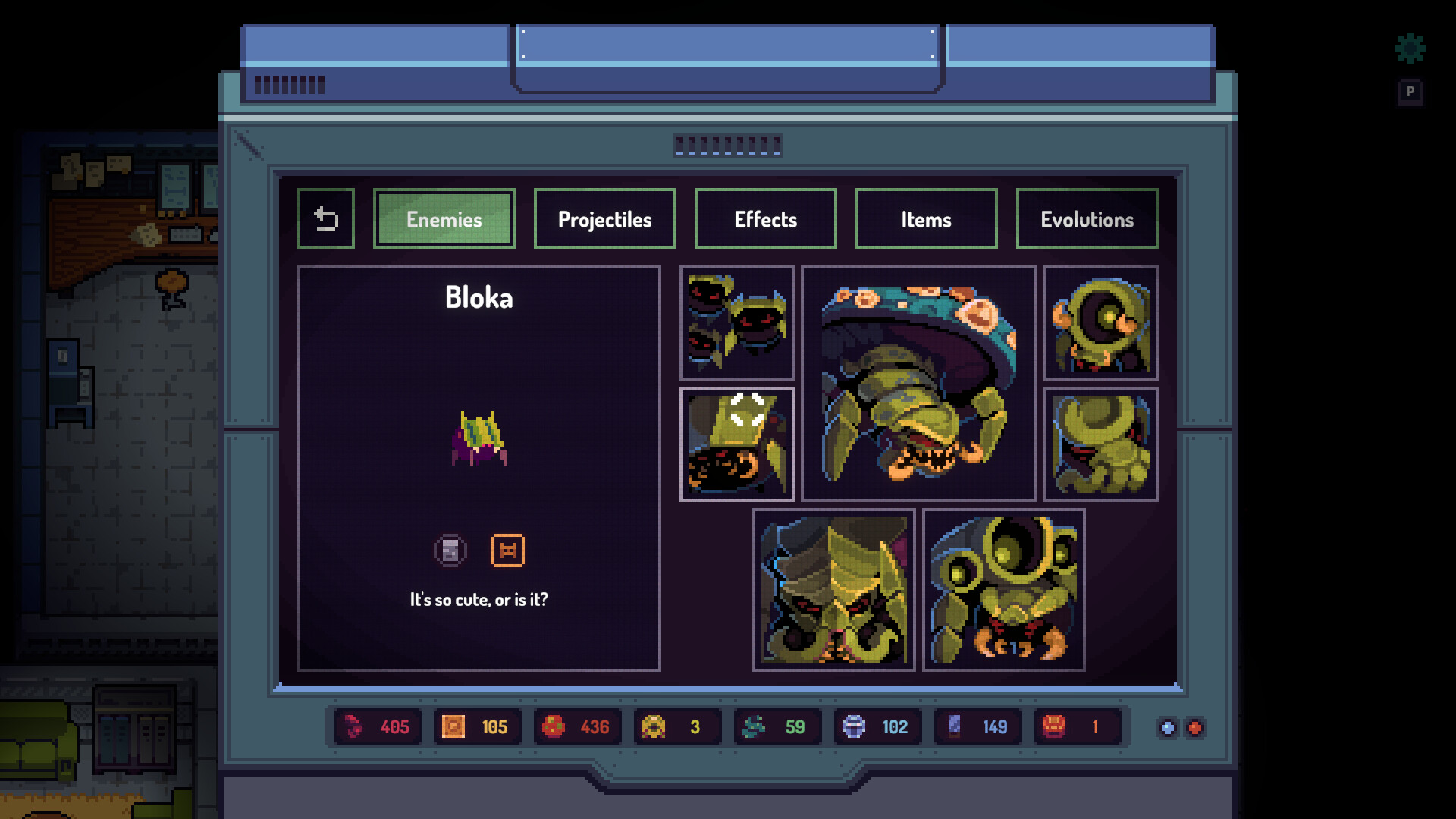Open the Evolutions tab
The width and height of the screenshot is (1456, 819).
[1087, 219]
